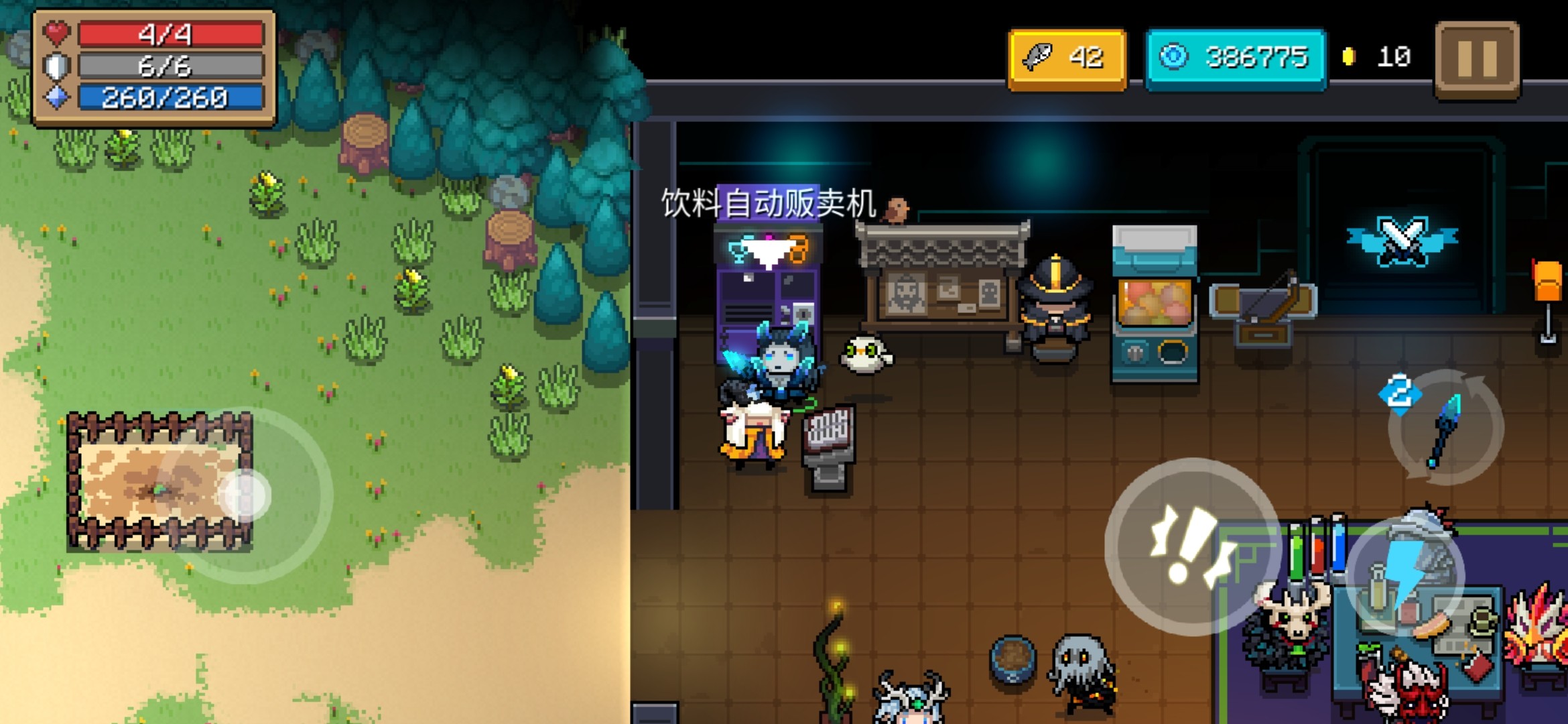Switch weapon using the blue dagger button
This screenshot has width=1568, height=724.
[x=1445, y=427]
